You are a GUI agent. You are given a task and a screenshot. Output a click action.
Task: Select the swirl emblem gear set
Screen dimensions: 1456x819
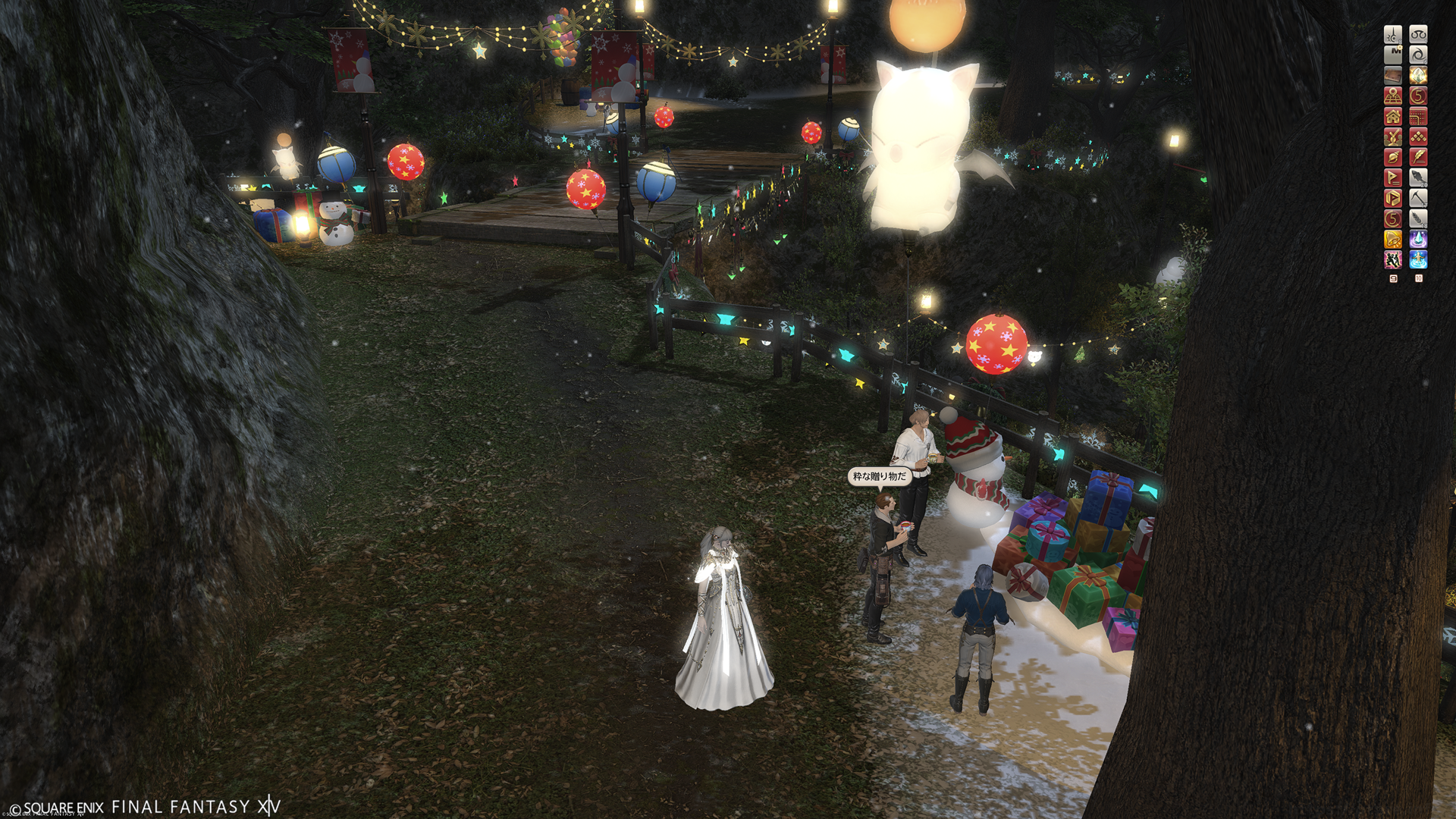[x=1418, y=55]
